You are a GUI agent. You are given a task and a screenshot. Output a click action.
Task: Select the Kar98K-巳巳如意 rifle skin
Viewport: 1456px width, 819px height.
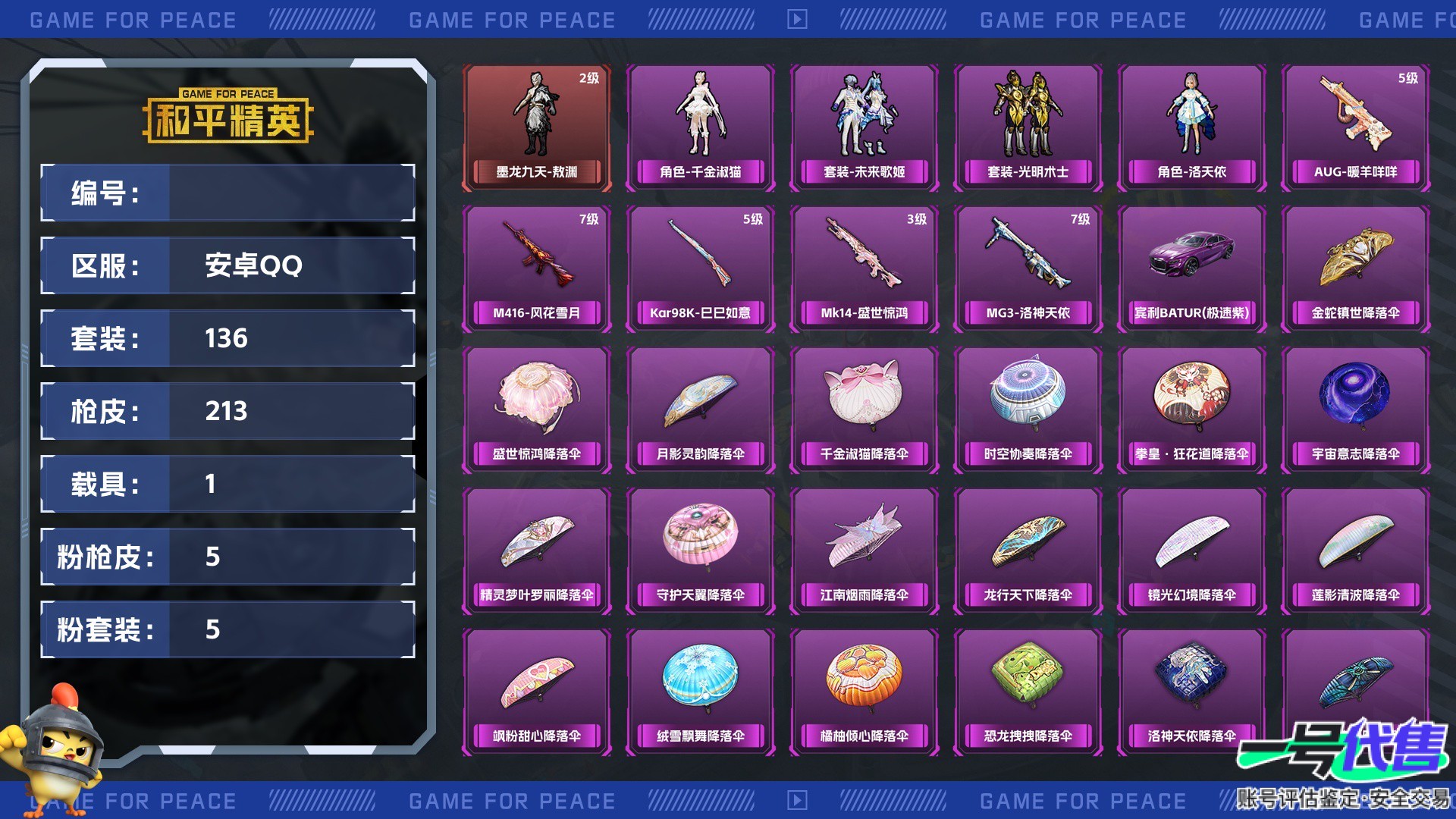pyautogui.click(x=701, y=268)
